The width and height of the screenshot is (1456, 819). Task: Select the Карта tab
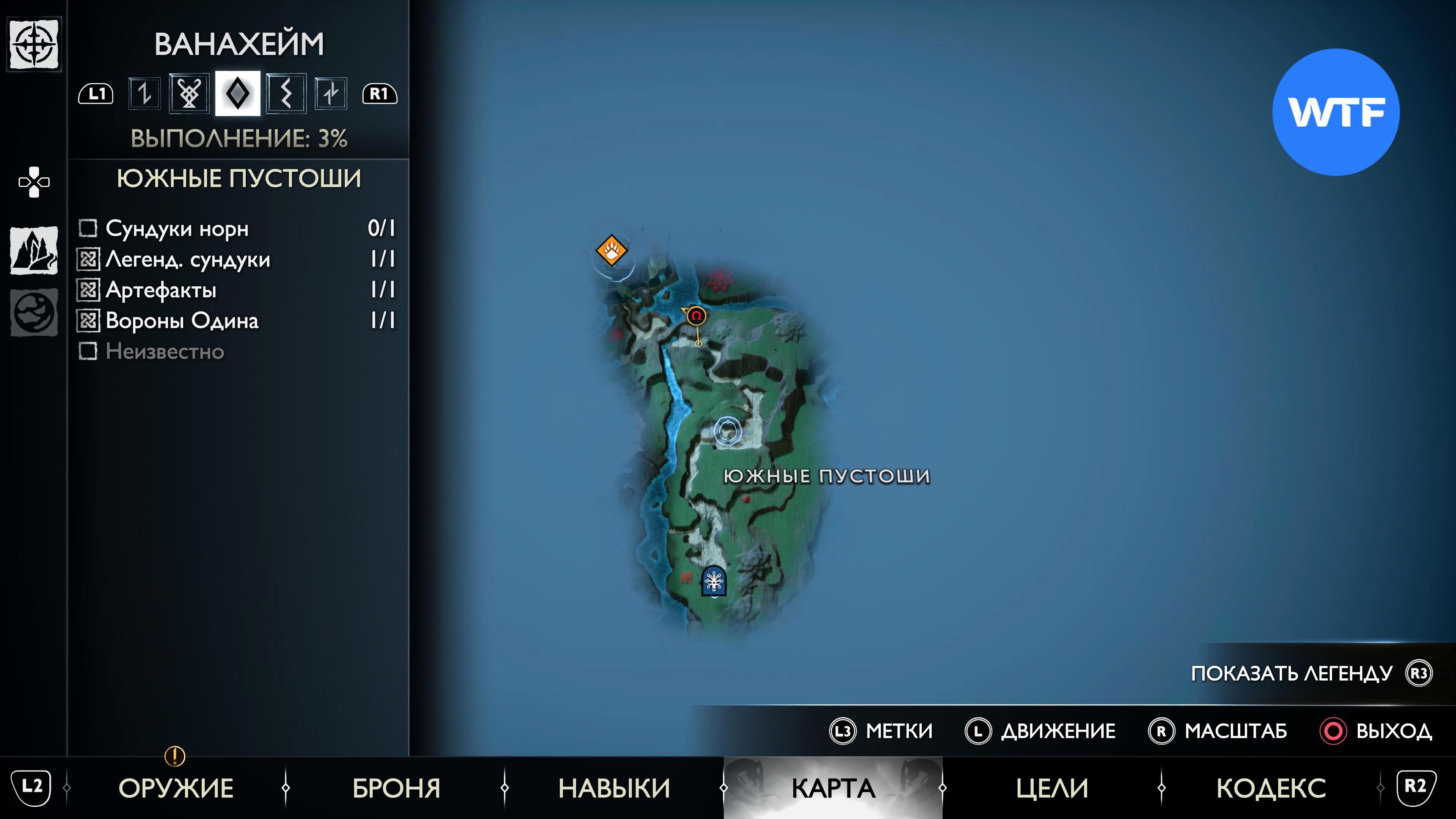tap(833, 788)
